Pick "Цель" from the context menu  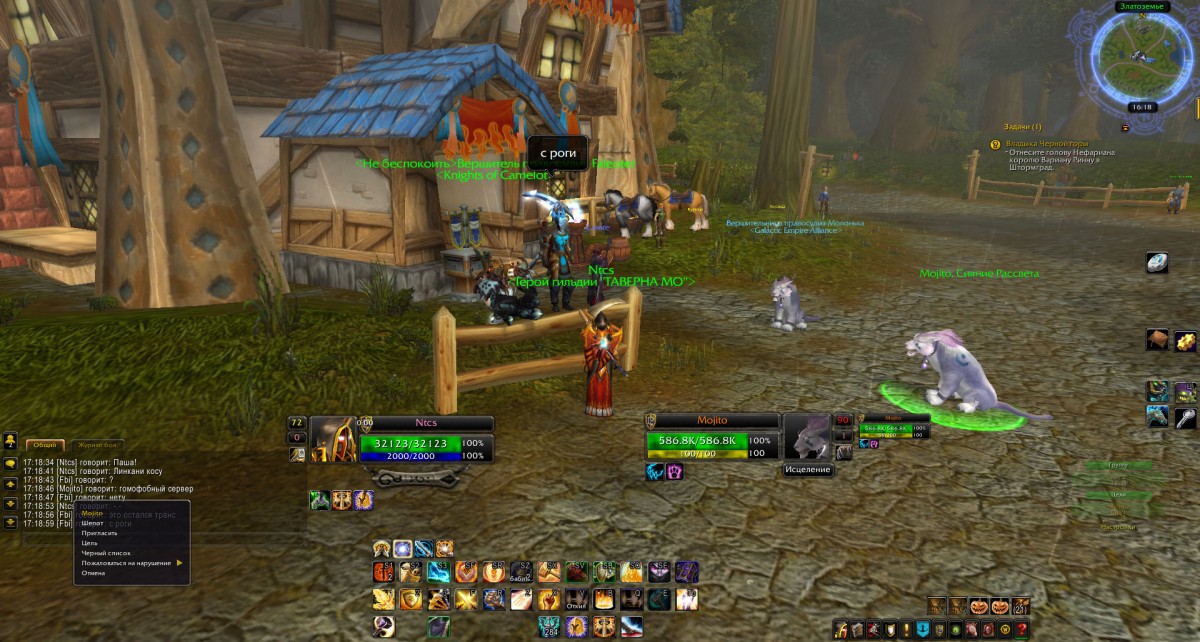point(90,543)
